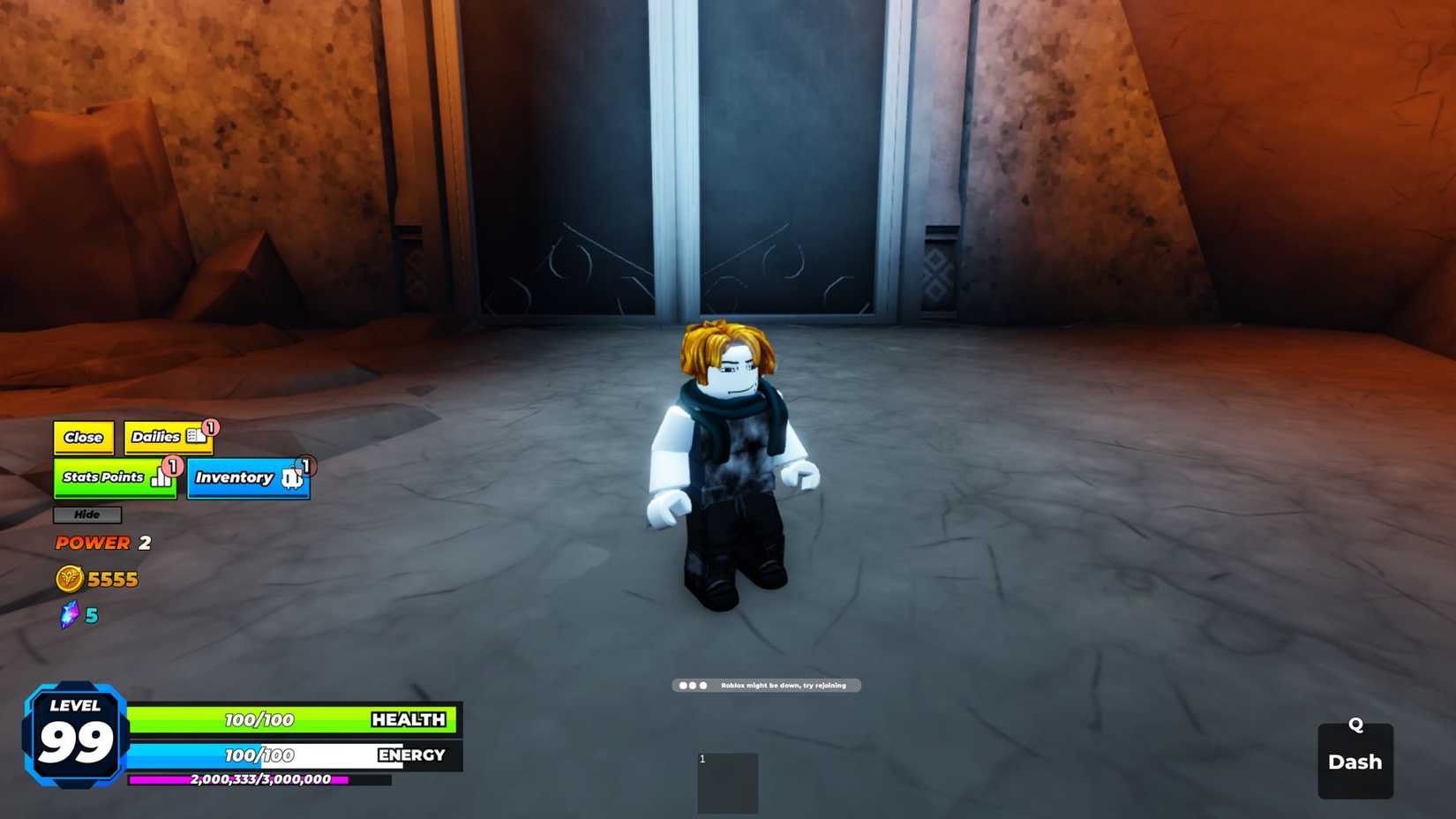The image size is (1456, 819).
Task: Click the POWER 2 stat label
Action: pos(92,542)
